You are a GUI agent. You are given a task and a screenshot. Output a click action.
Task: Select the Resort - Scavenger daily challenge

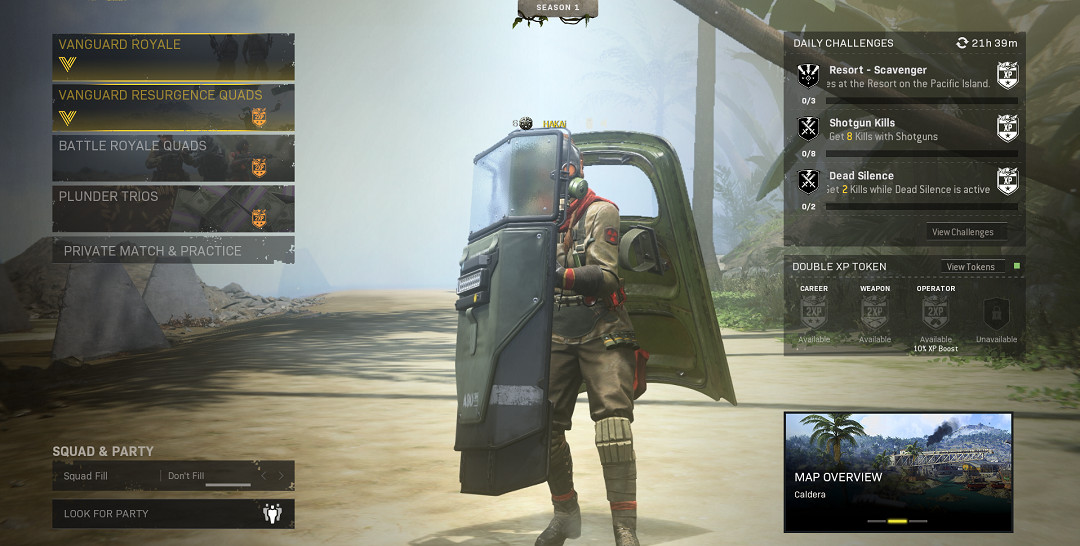click(x=907, y=78)
